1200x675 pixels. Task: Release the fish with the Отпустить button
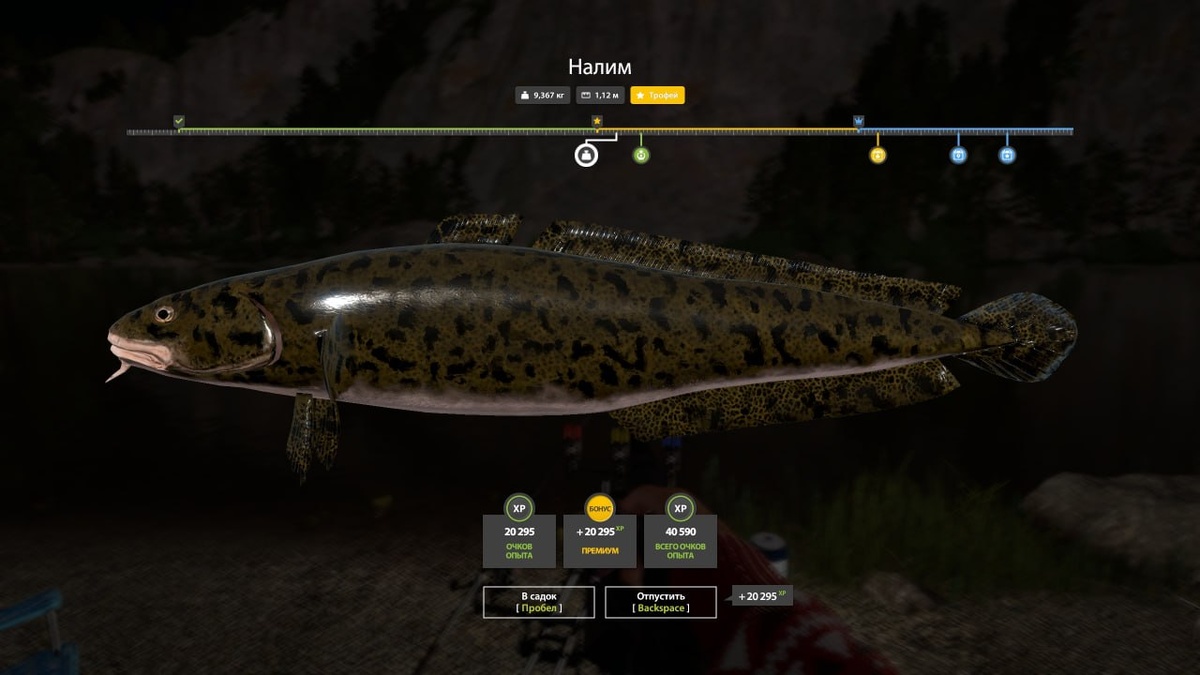[660, 602]
